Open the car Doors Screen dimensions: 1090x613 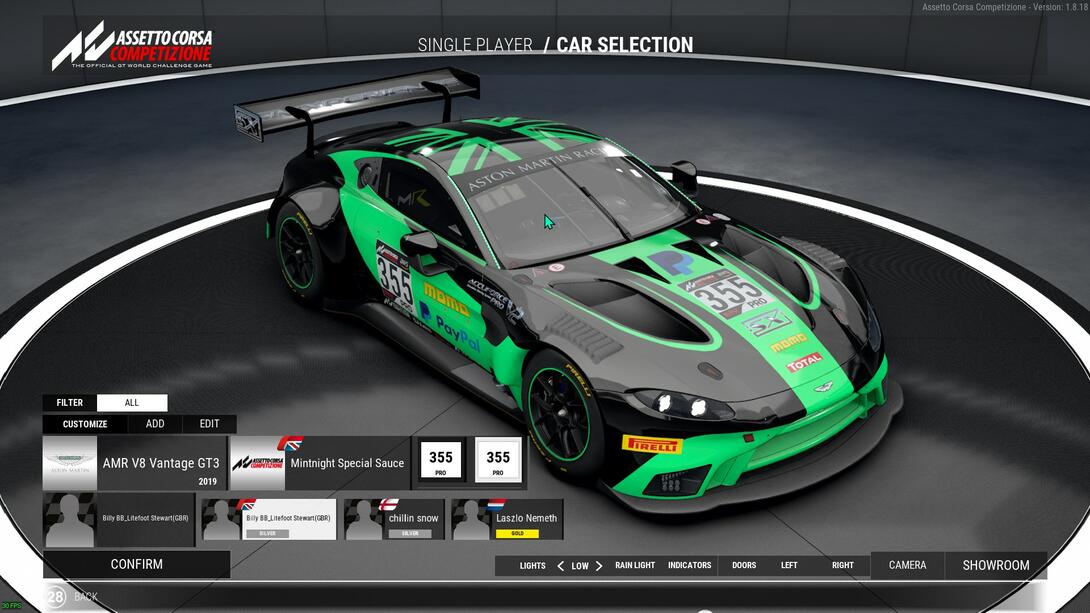click(744, 566)
